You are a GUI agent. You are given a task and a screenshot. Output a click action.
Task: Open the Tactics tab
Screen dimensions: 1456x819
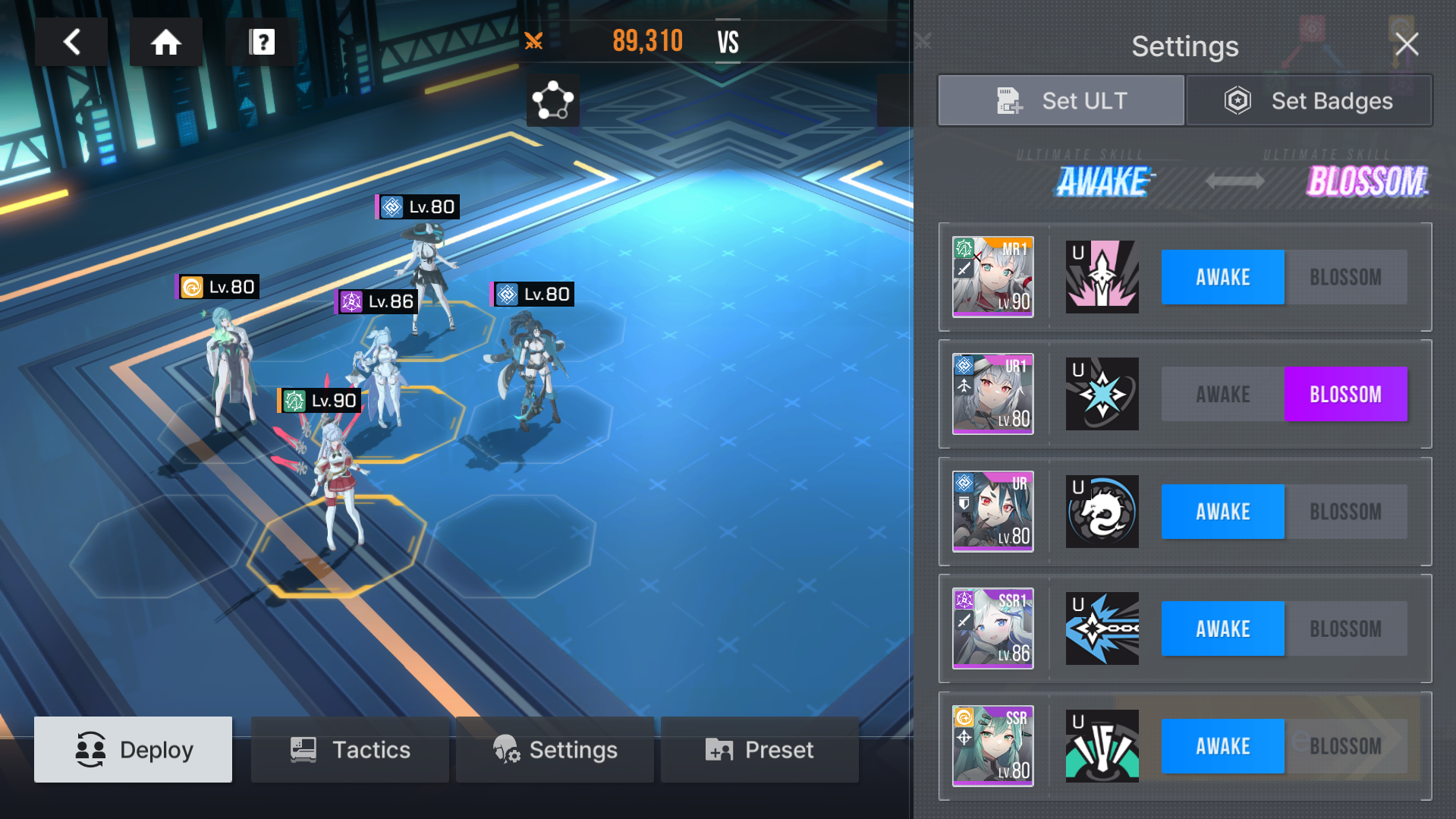[350, 749]
